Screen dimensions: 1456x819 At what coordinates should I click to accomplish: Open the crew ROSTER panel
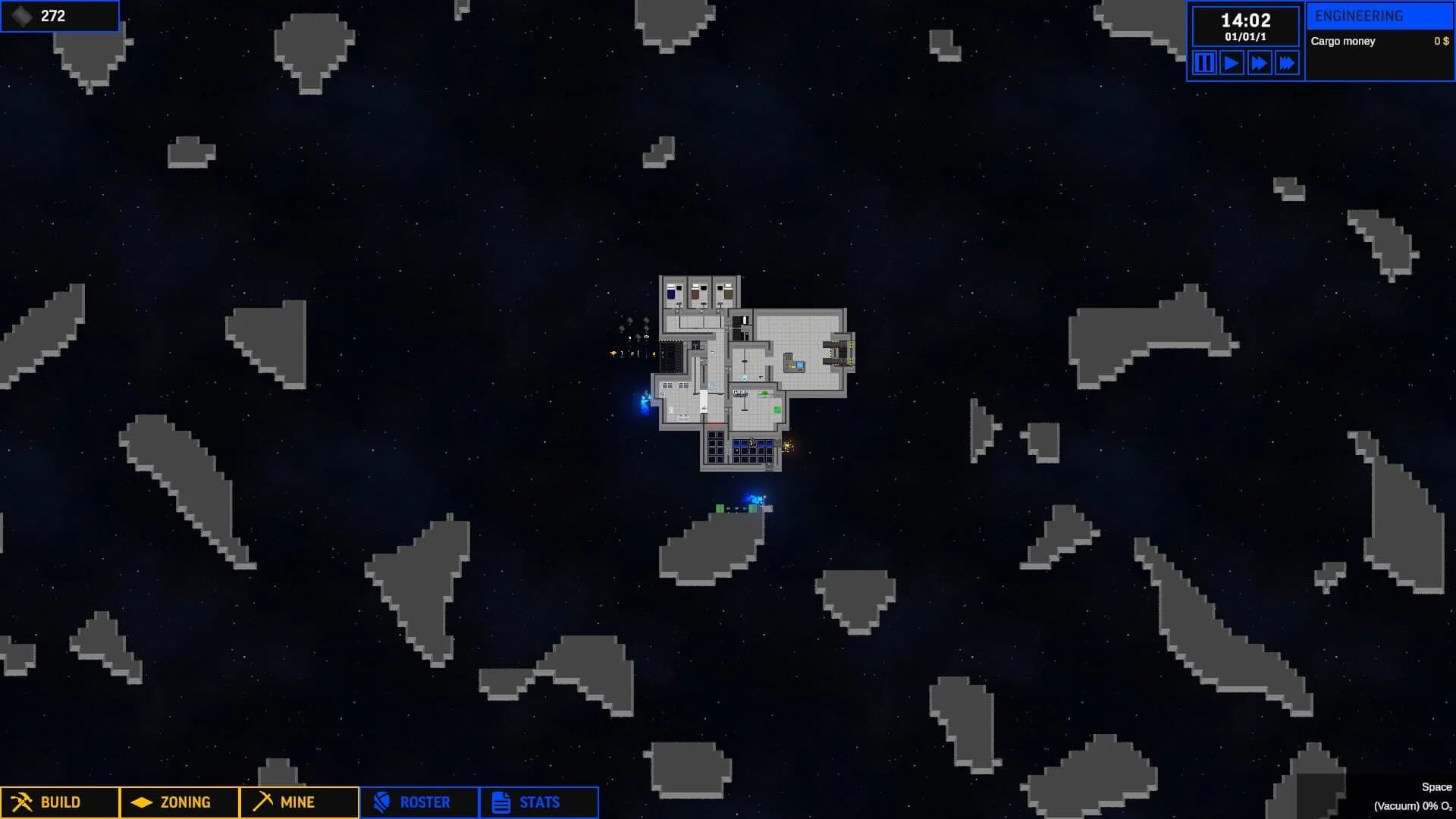point(418,802)
